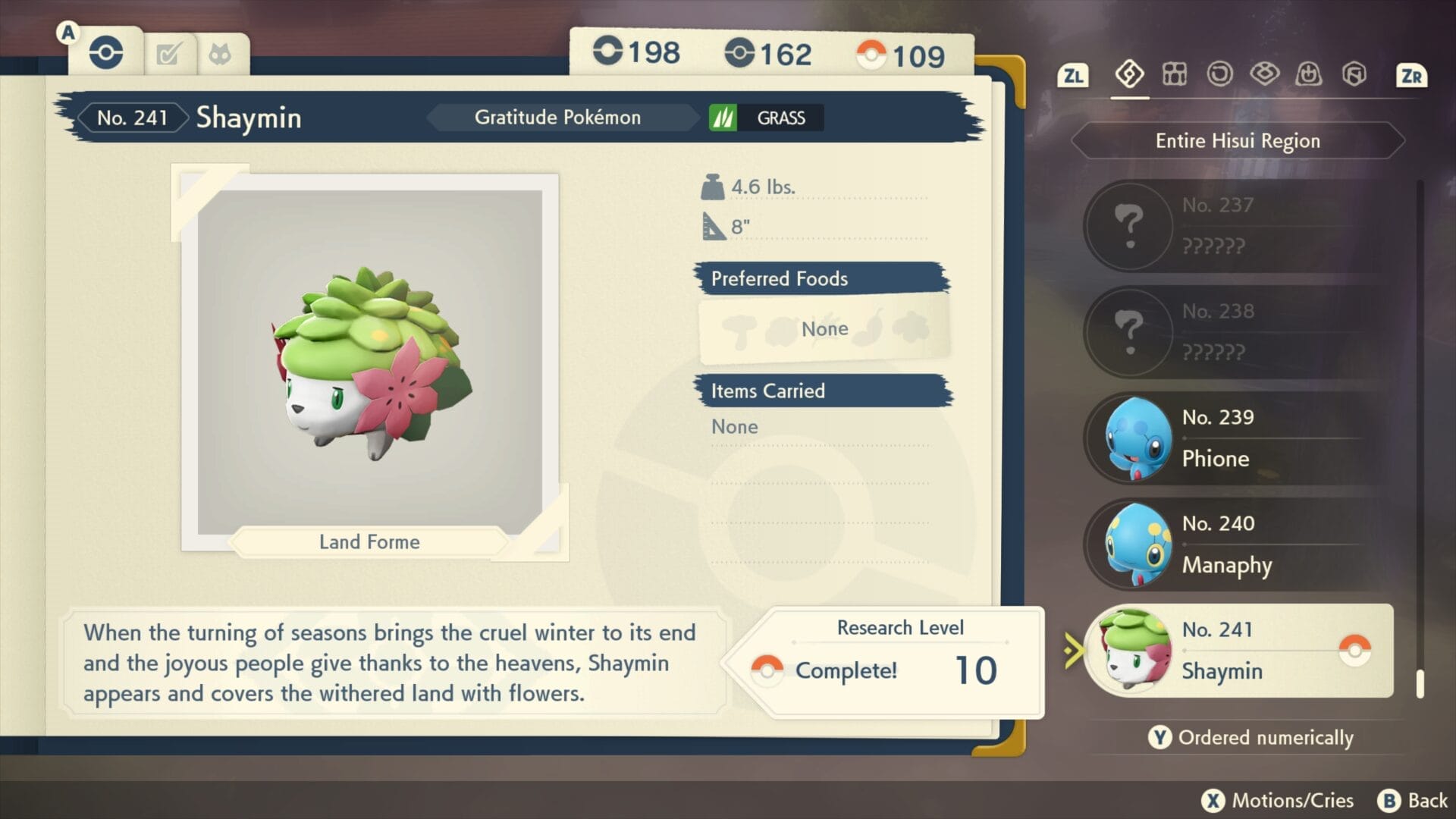
Task: Choose the hexagon-shaped region icon
Action: click(1354, 74)
